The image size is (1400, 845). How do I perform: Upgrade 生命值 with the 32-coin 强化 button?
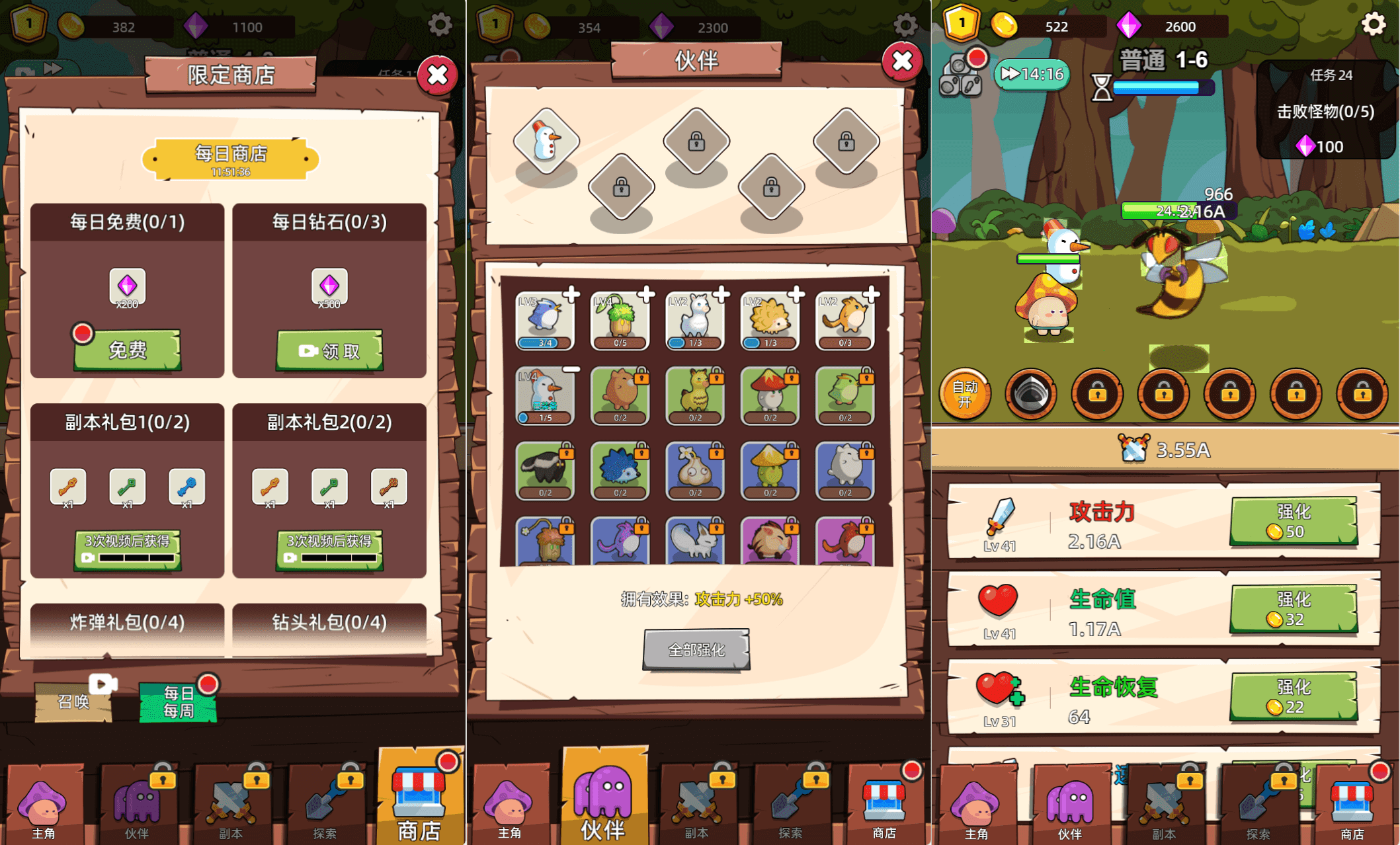coord(1293,610)
